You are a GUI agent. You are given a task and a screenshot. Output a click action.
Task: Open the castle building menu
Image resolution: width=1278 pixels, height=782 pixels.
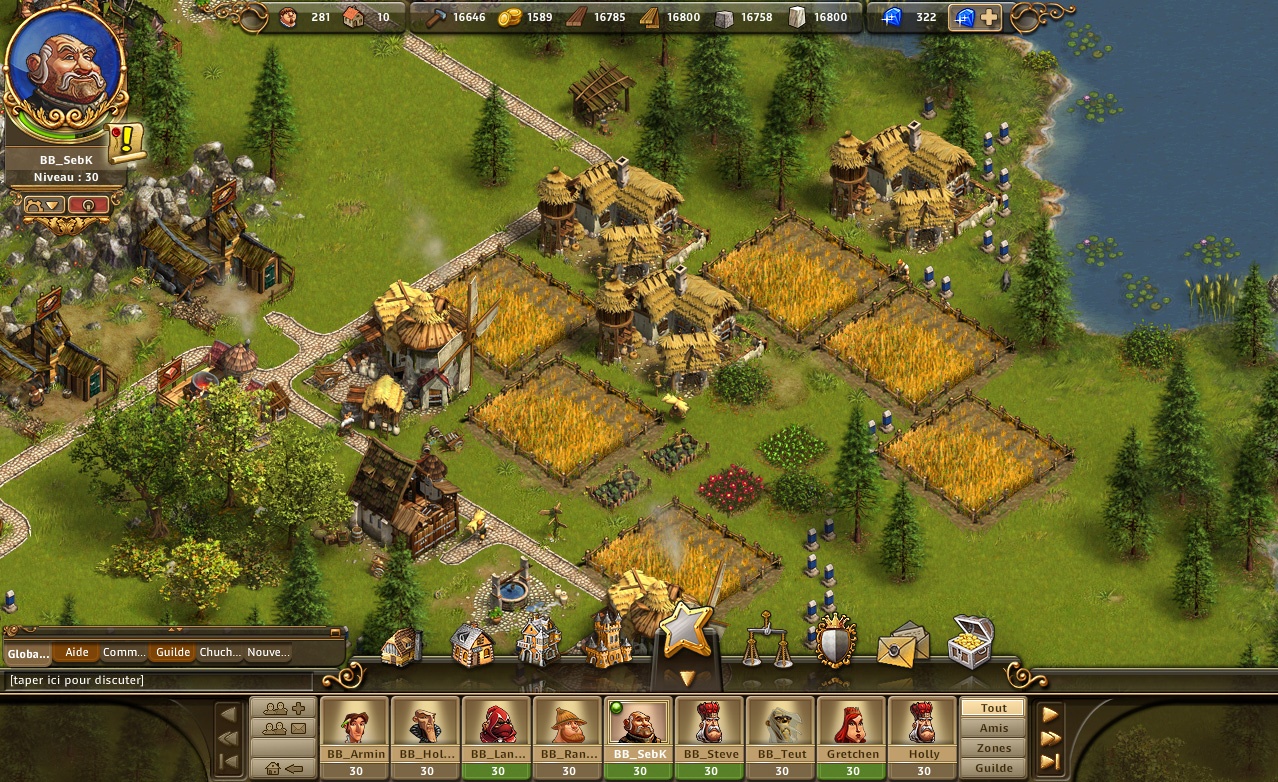point(607,642)
